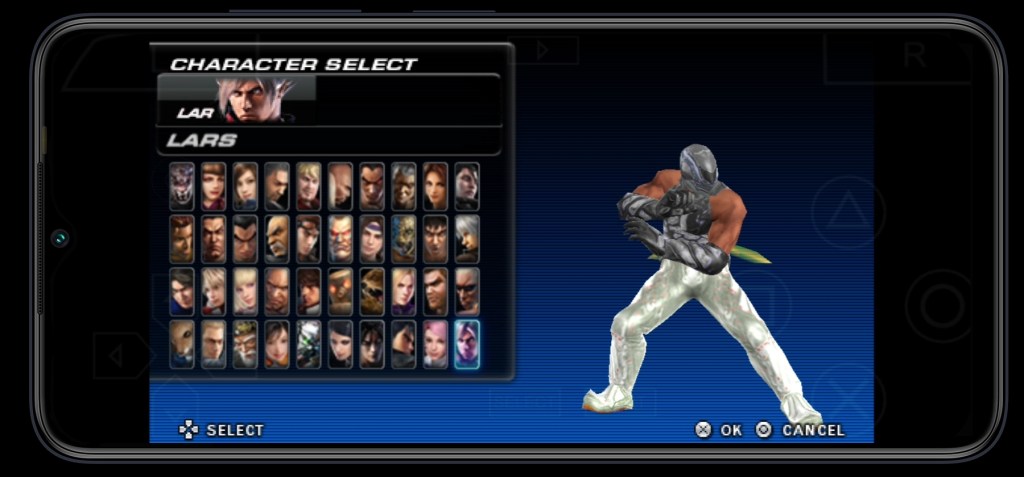The width and height of the screenshot is (1024, 477).
Task: Select white-haired Lee's portrait
Action: (467, 239)
